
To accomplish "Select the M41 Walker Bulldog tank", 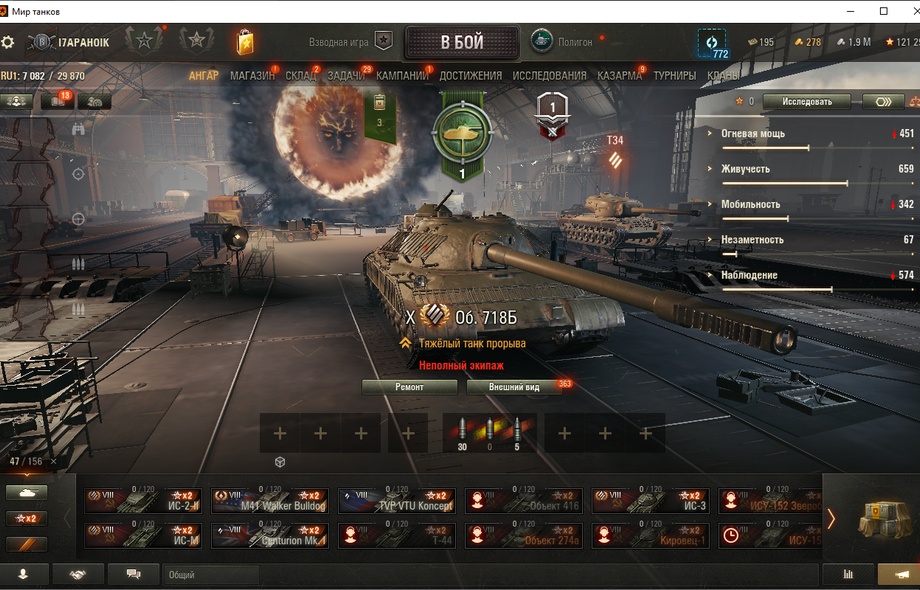I will tap(268, 501).
